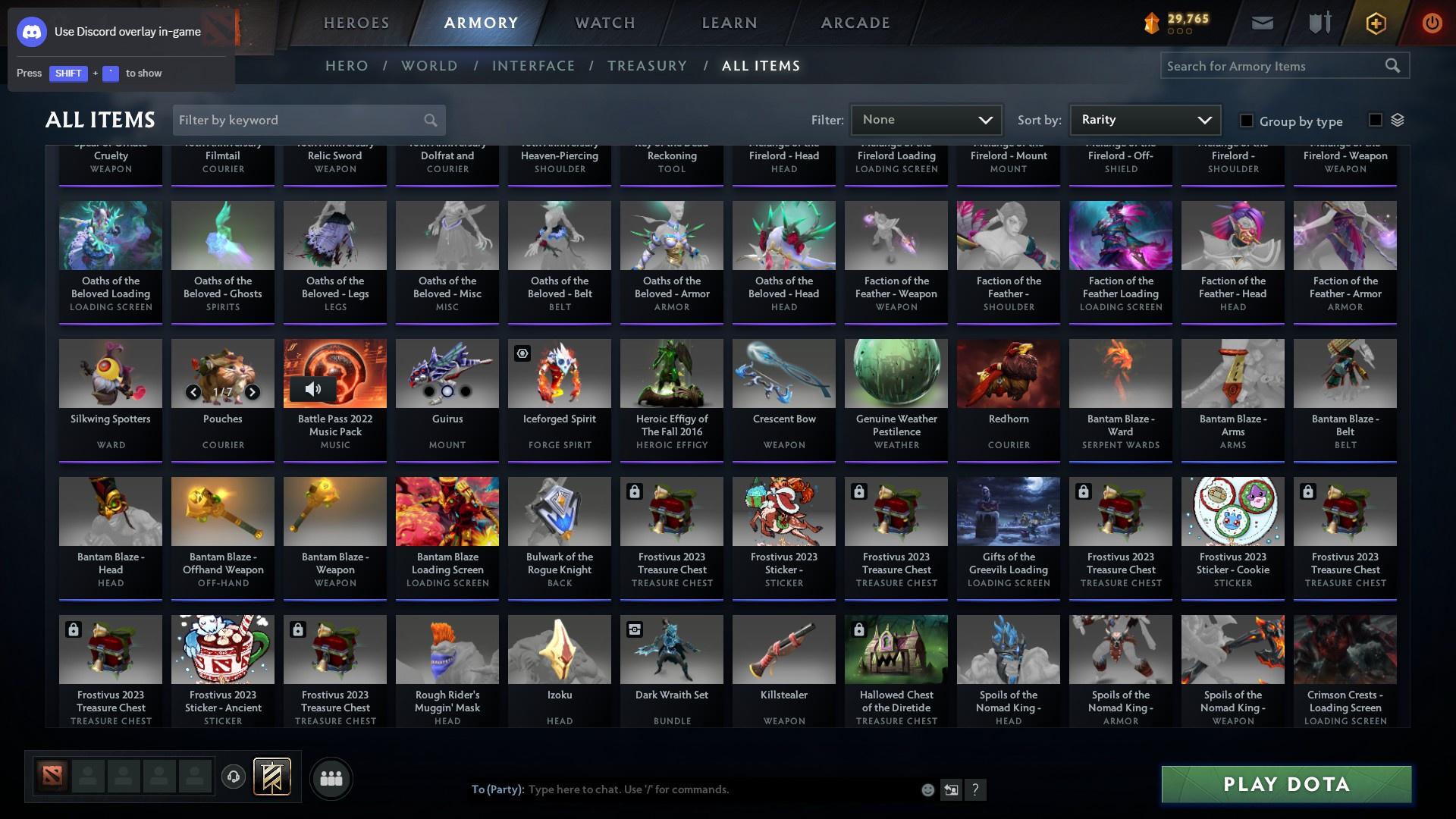Open the Filter dropdown set to None
The width and height of the screenshot is (1456, 819).
point(925,120)
